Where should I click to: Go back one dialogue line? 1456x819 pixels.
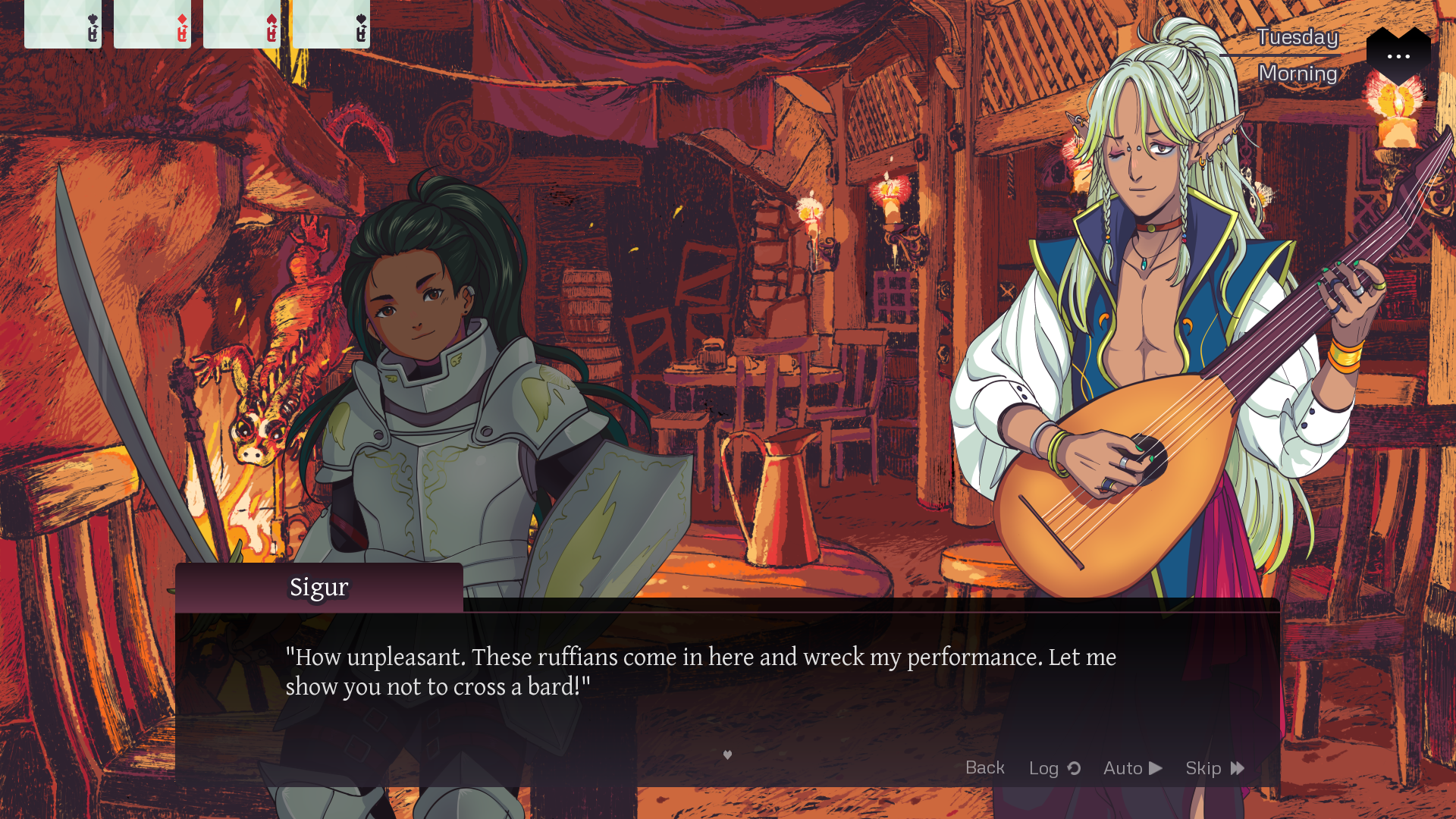pyautogui.click(x=984, y=767)
